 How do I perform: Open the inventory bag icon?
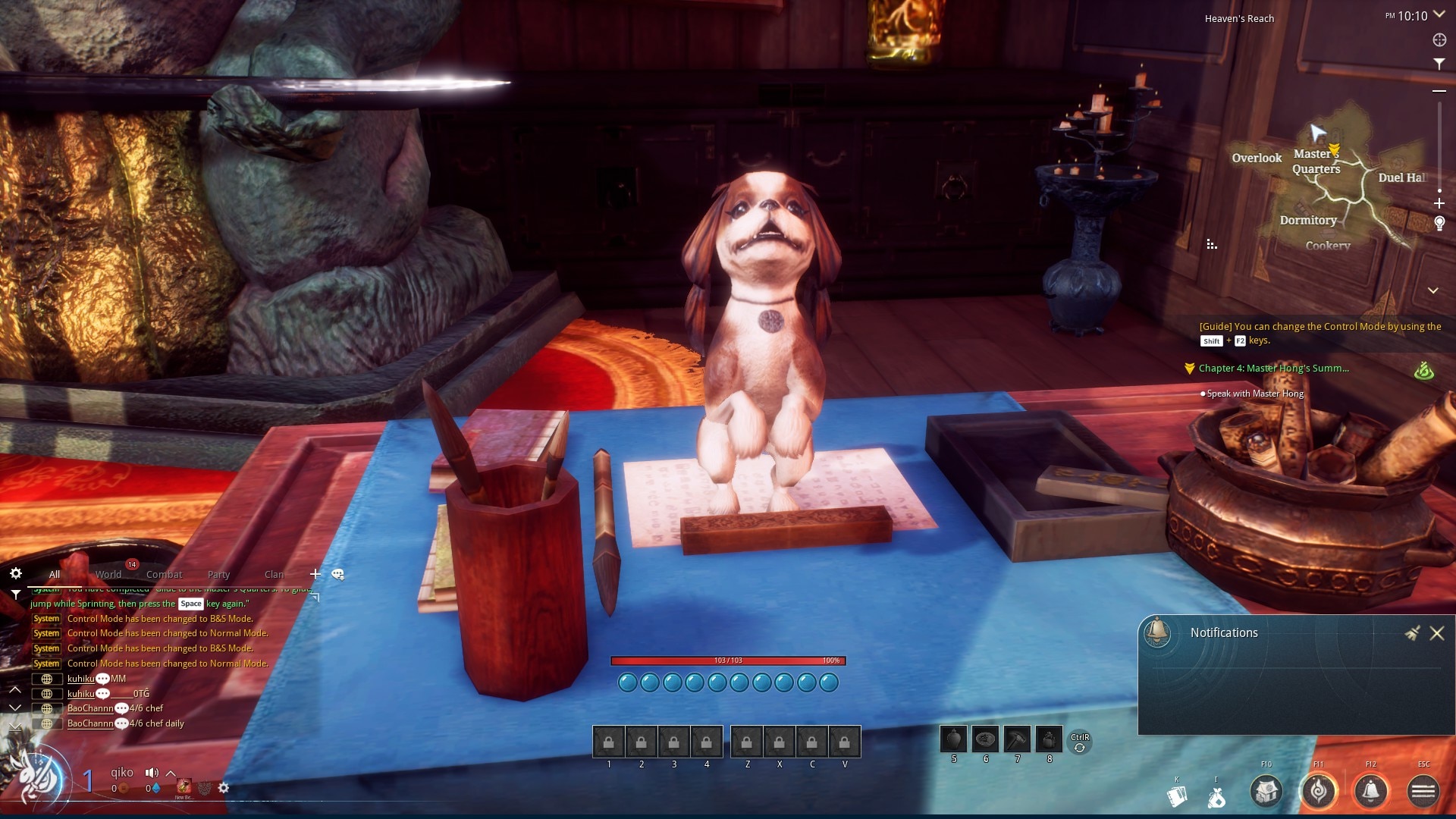click(1216, 798)
